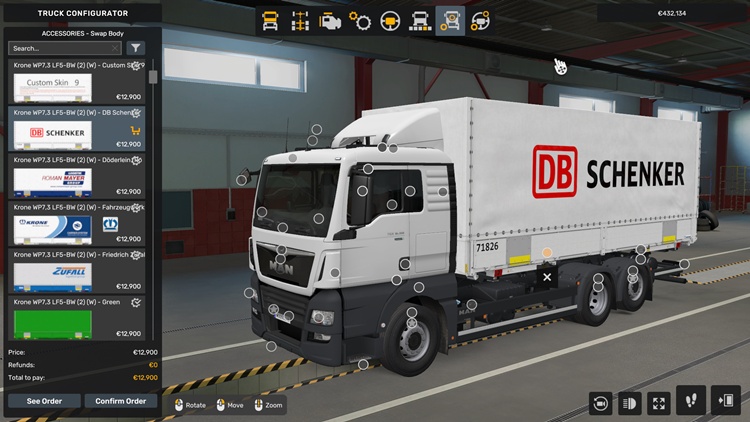Switch to the truck cabin tab

tap(270, 20)
